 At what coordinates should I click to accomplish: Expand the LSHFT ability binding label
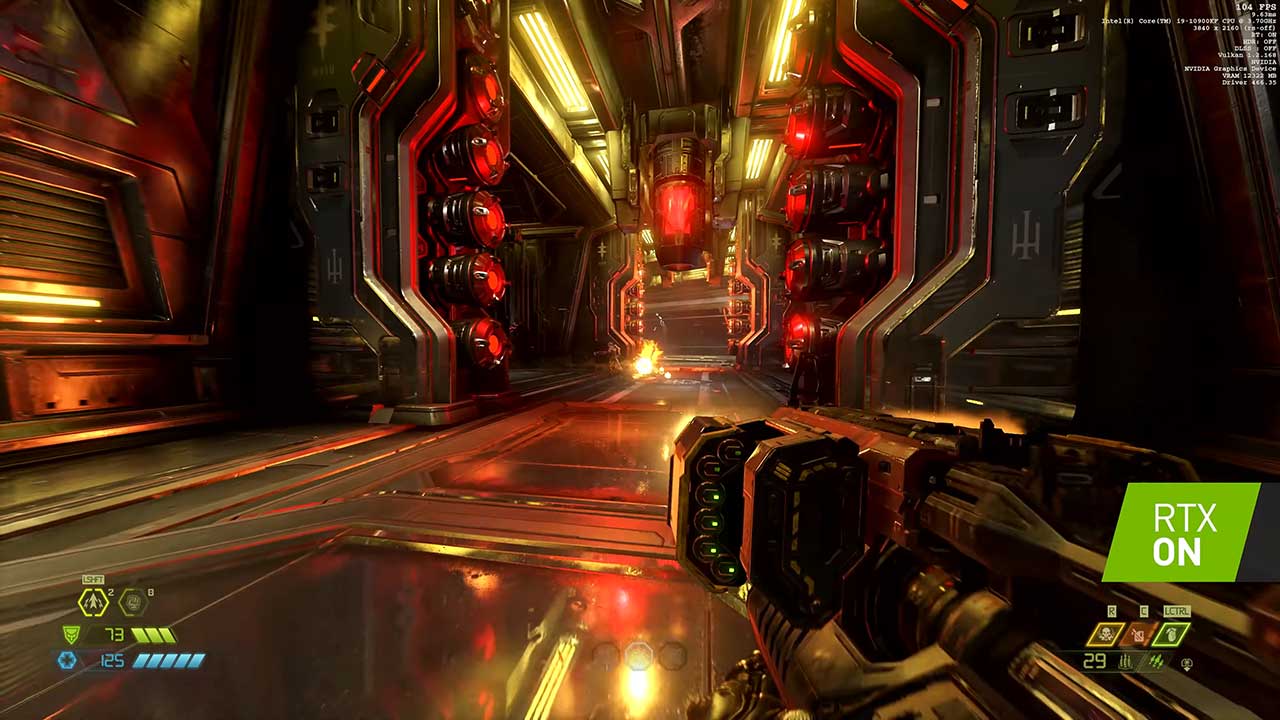pyautogui.click(x=92, y=579)
